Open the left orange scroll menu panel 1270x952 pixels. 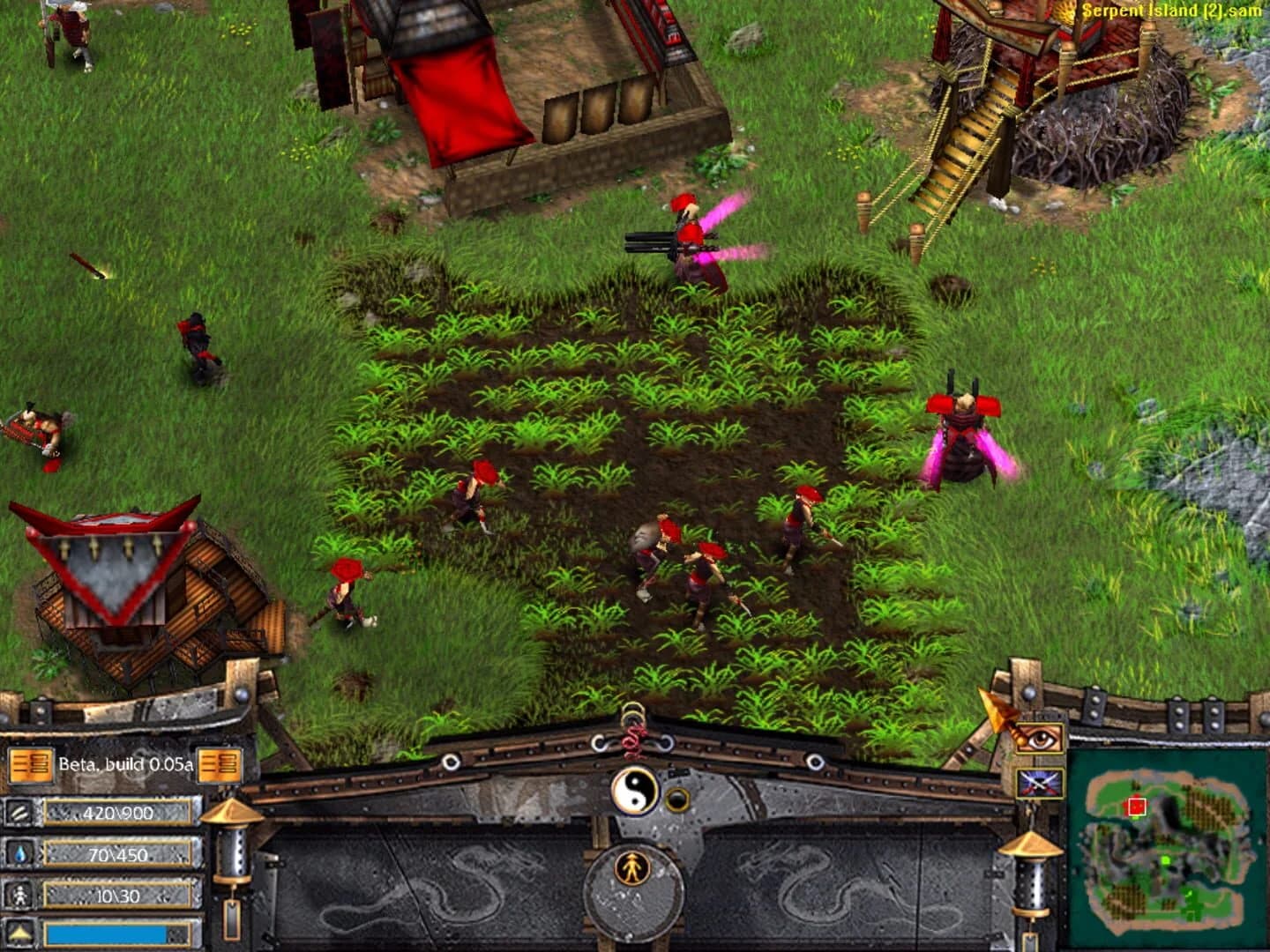32,765
